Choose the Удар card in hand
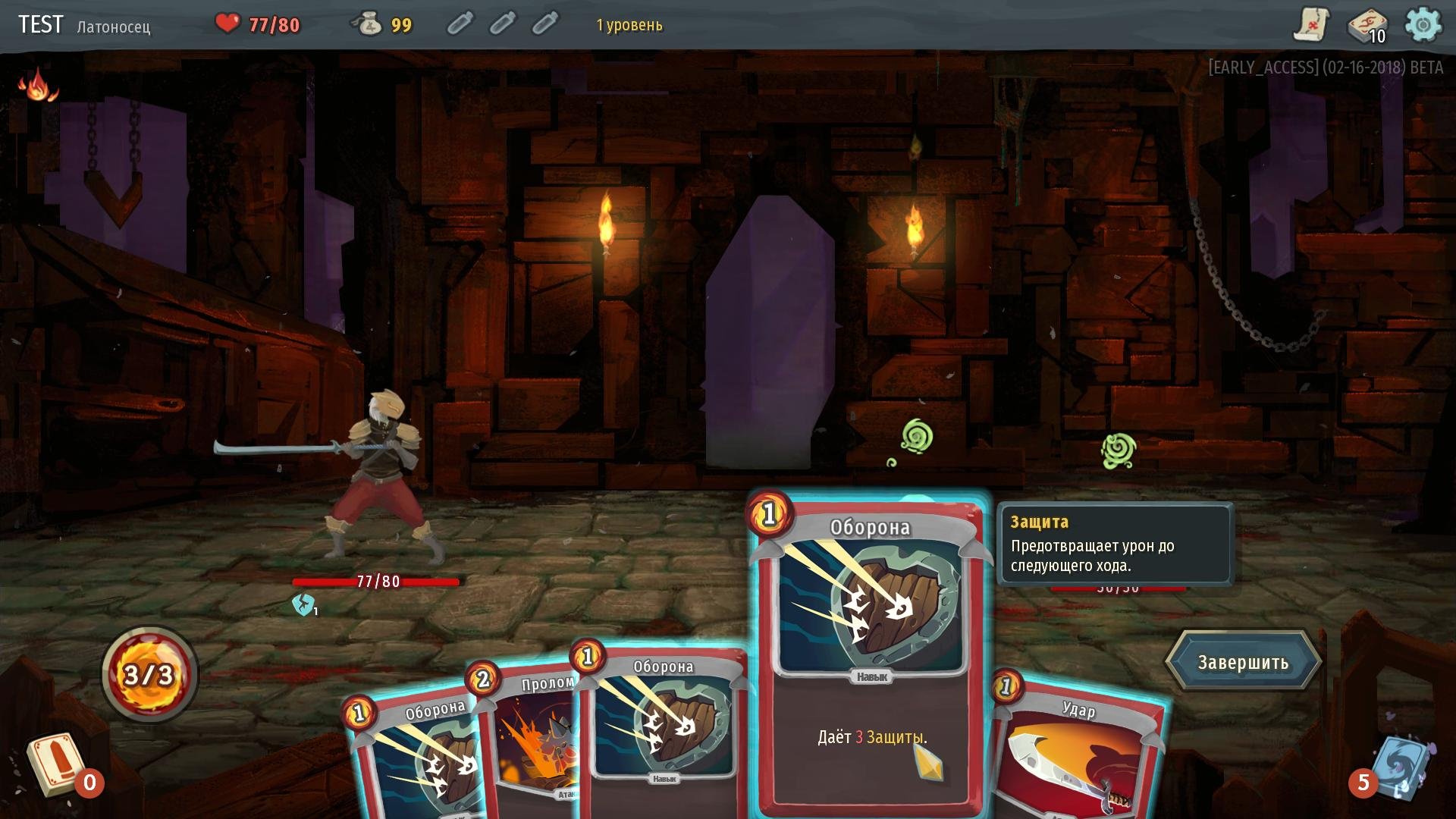Screen dimensions: 1456x819 (x=1077, y=751)
